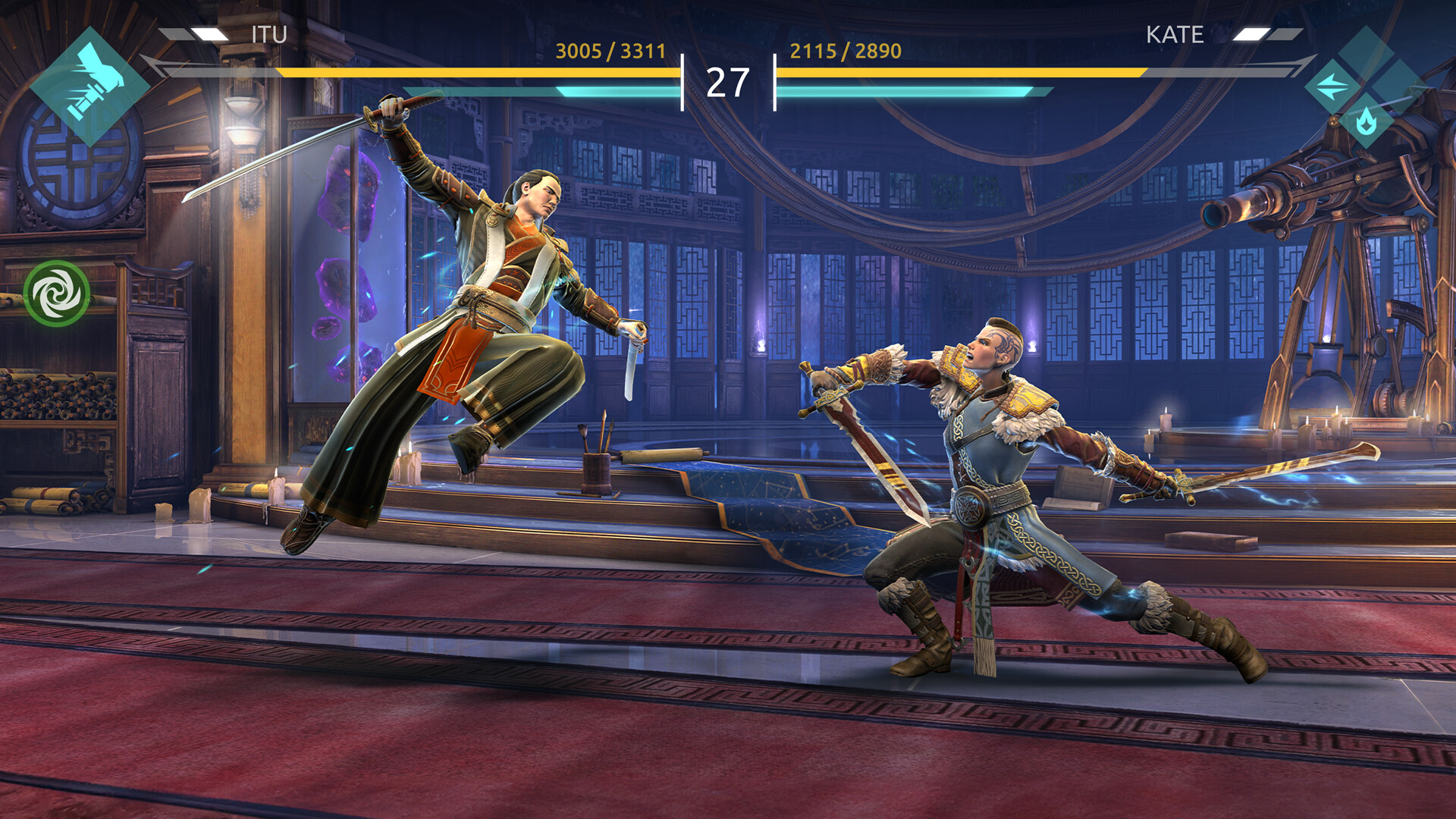Viewport: 1456px width, 819px height.
Task: Toggle ITU's filled white round-win marker
Action: click(x=209, y=34)
